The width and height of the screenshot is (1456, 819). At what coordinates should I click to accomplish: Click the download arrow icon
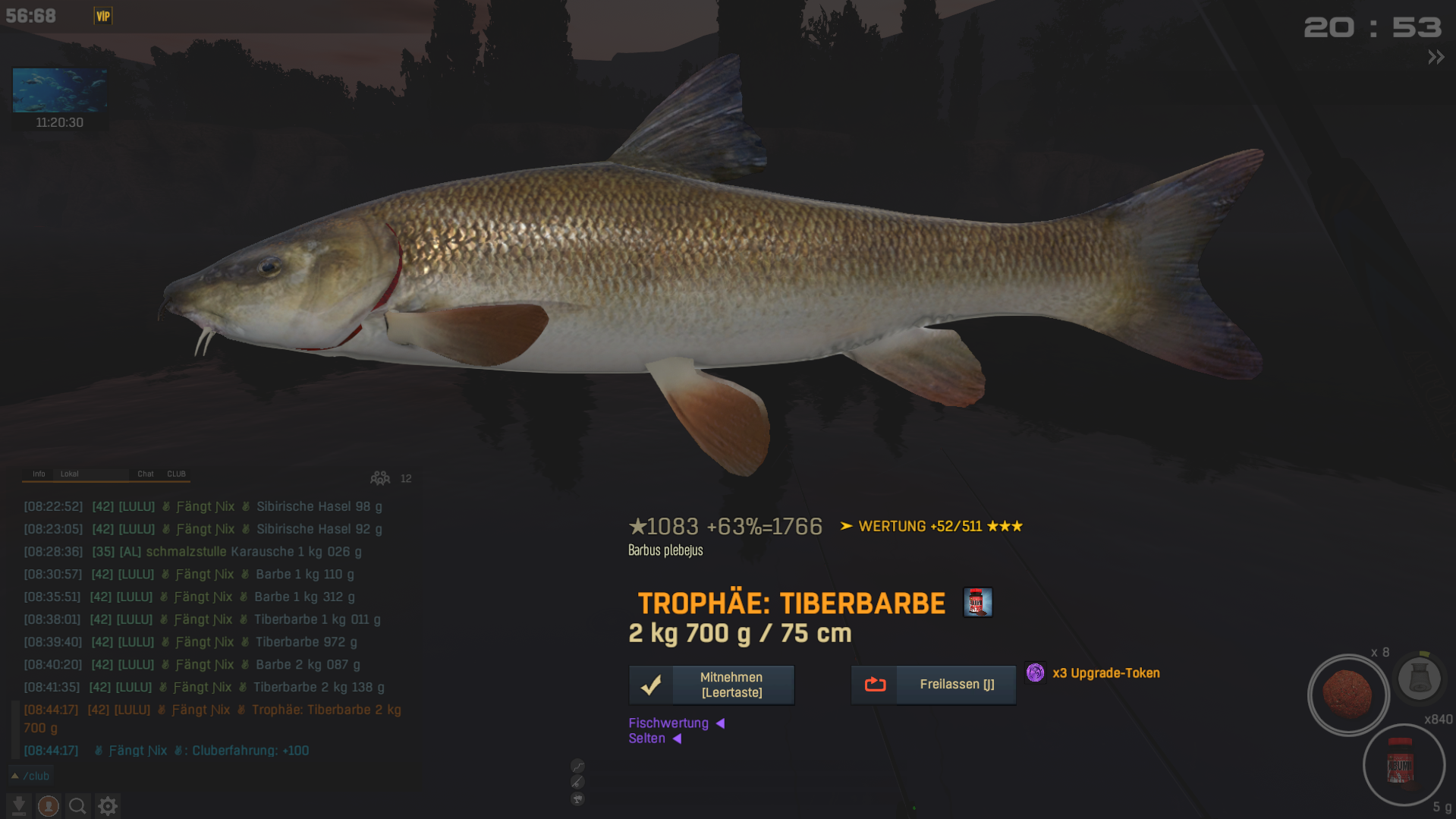click(19, 806)
